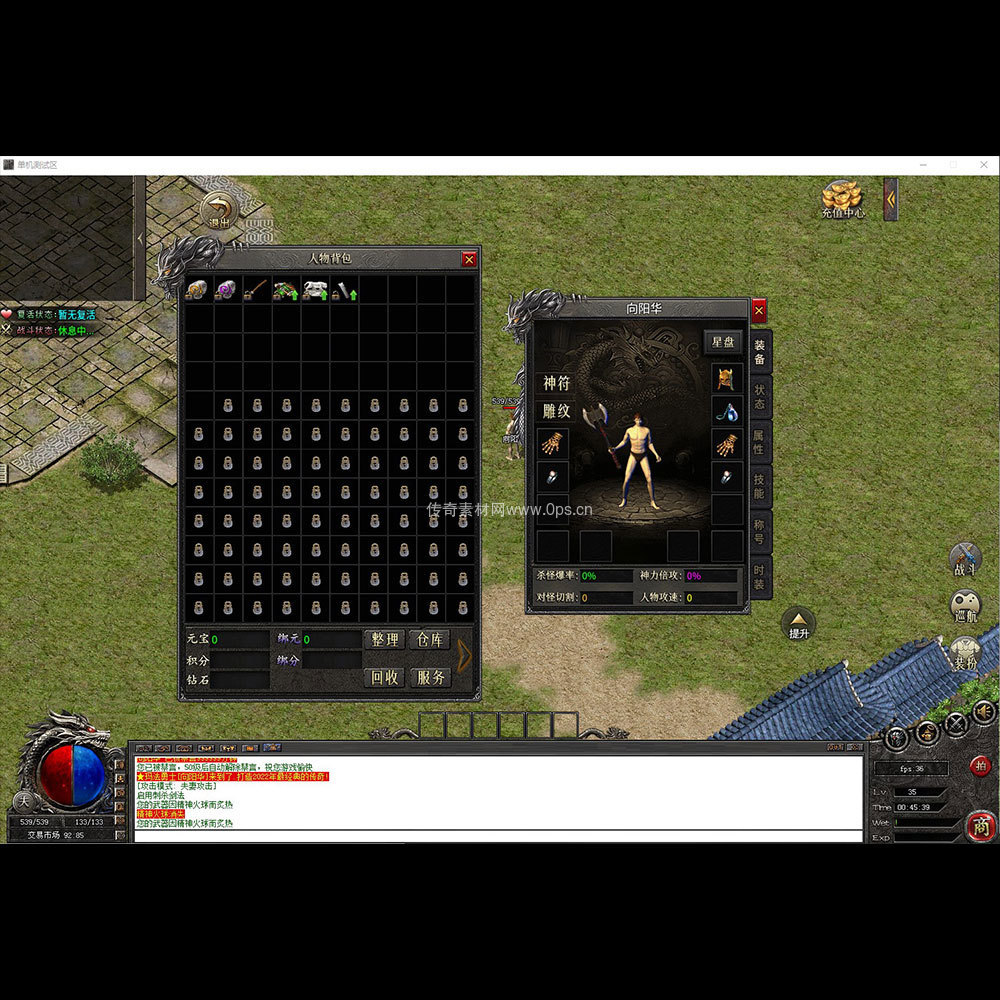Show the 时装 fashion tab
Screen dimensions: 1000x1000
(x=760, y=575)
